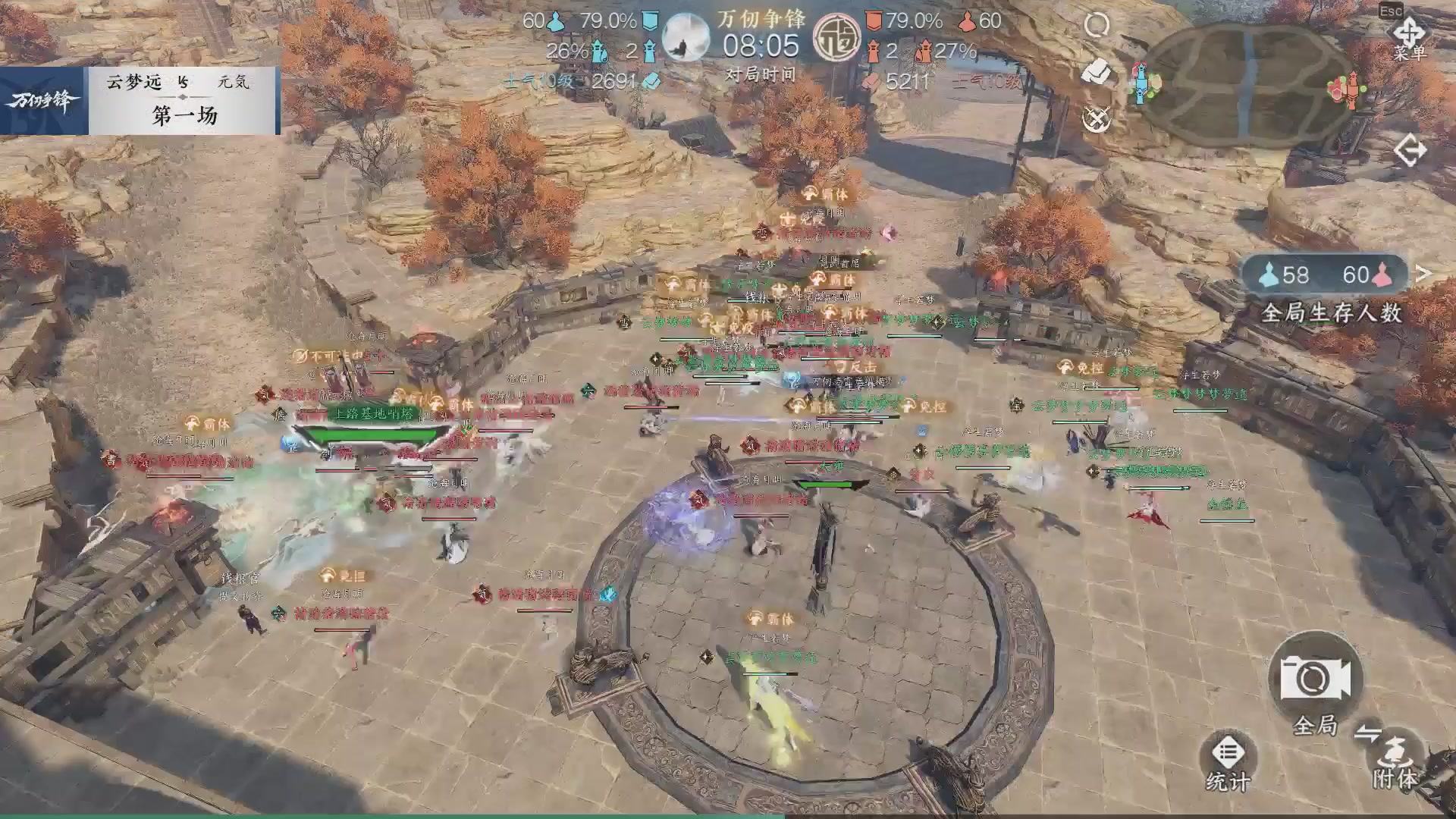Screen dimensions: 1456x819
Task: Toggle the swap arrows between 全局 and 附体
Action: click(1369, 732)
